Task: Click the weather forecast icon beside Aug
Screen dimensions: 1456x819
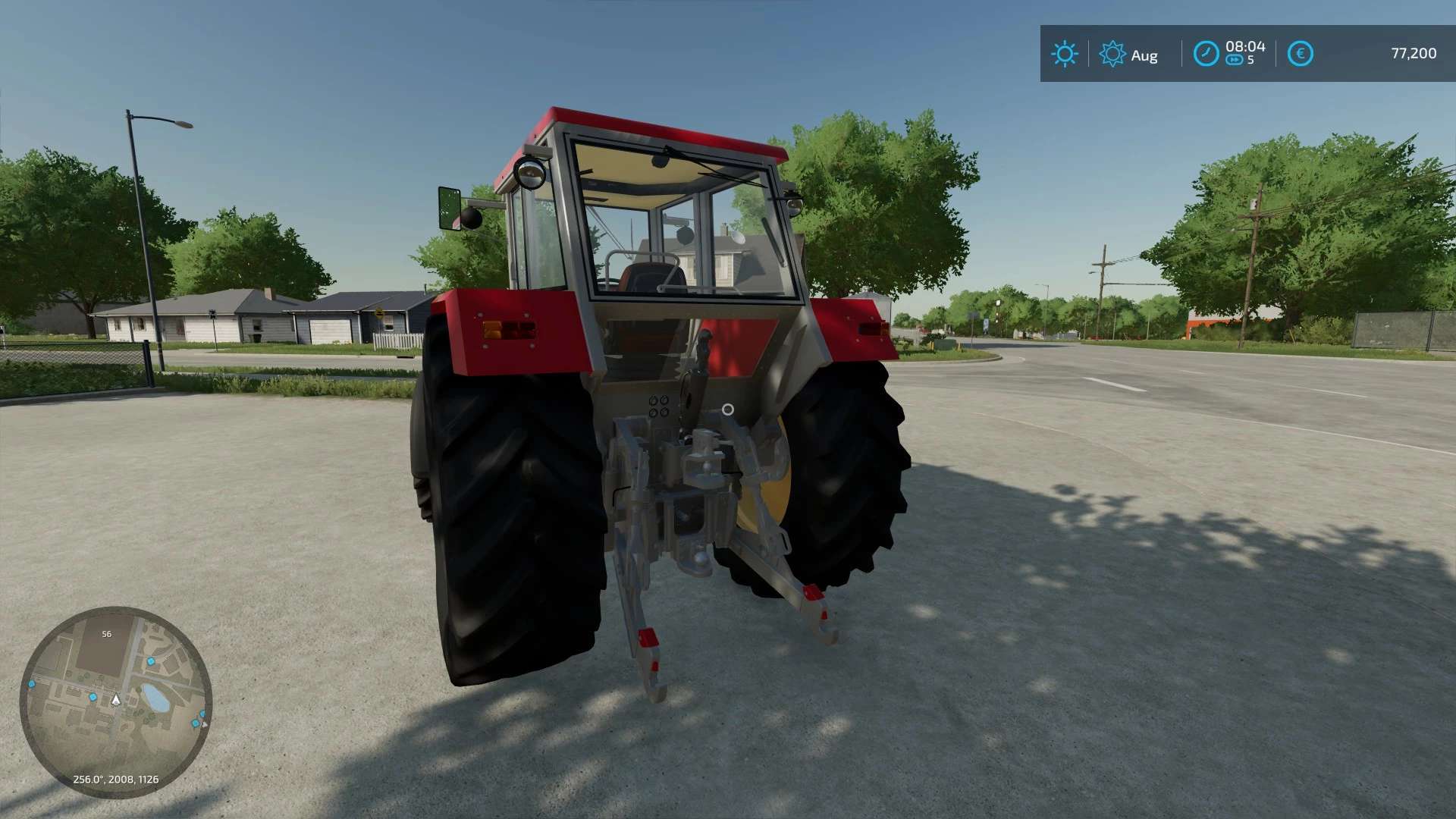Action: pos(1112,52)
